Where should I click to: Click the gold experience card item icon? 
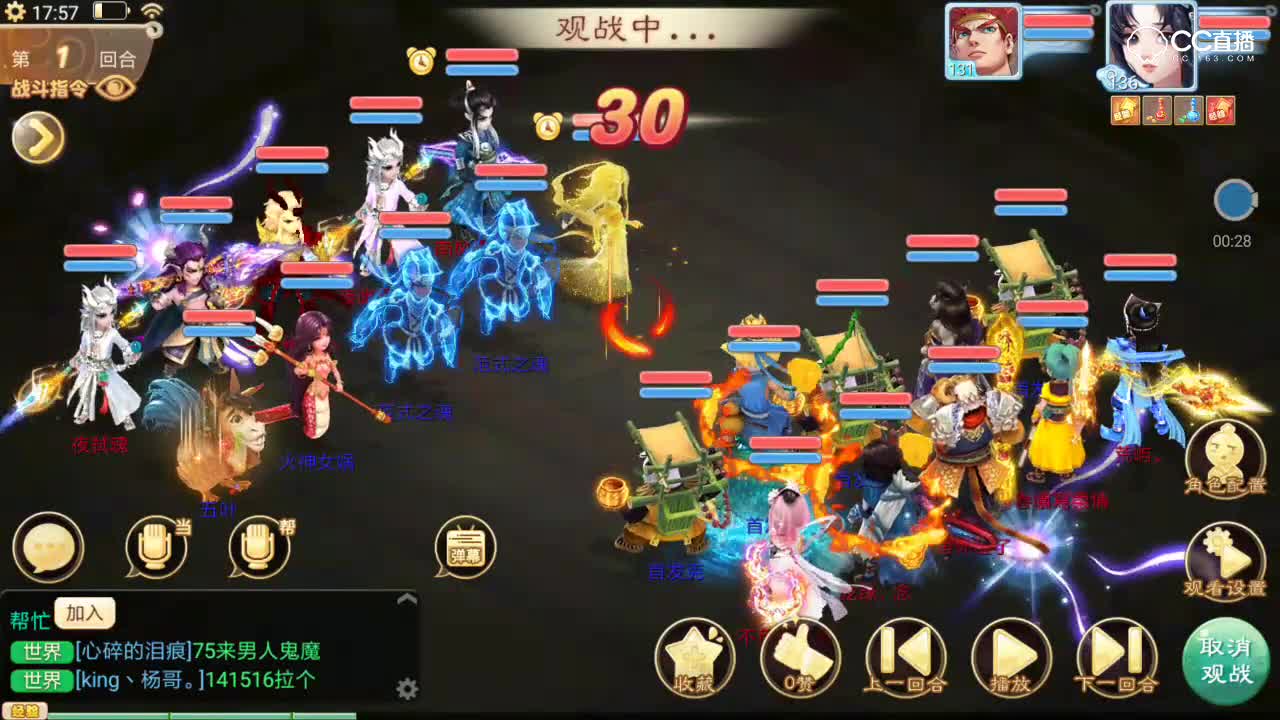[1126, 110]
